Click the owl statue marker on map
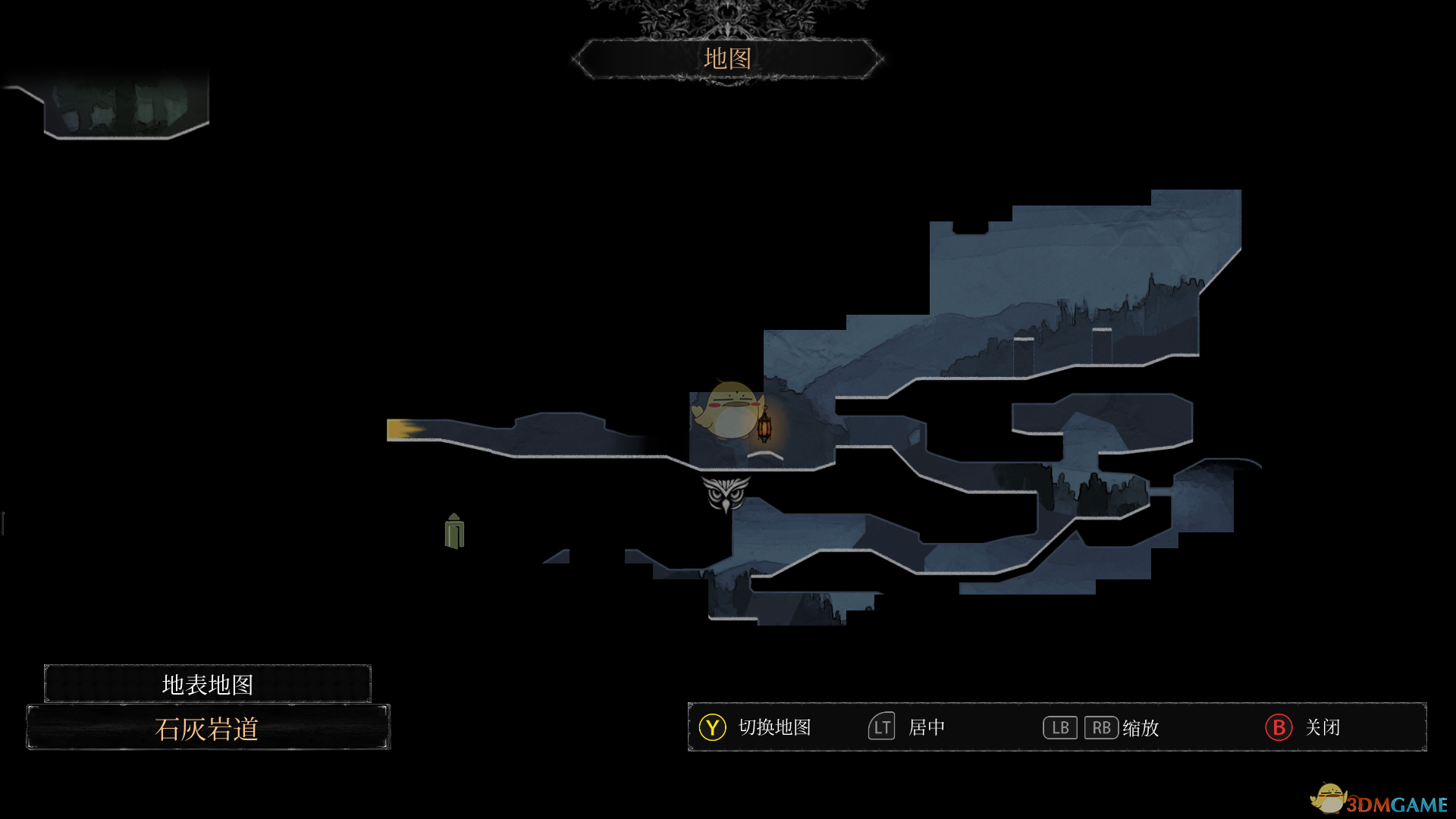Screen dimensions: 1456x819 (x=726, y=494)
